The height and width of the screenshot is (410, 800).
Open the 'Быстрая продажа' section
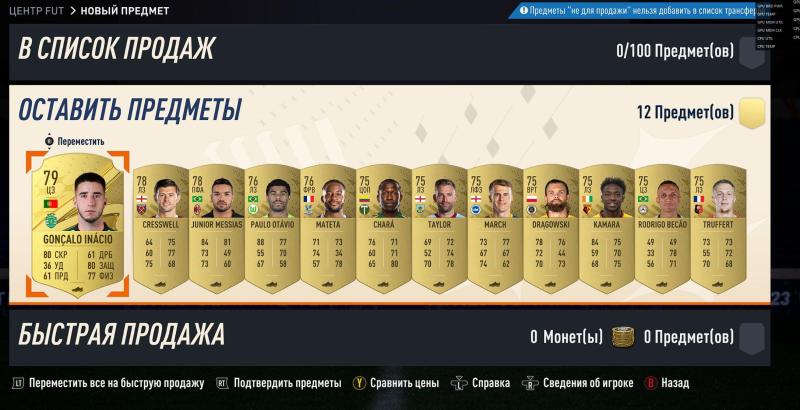(122, 335)
